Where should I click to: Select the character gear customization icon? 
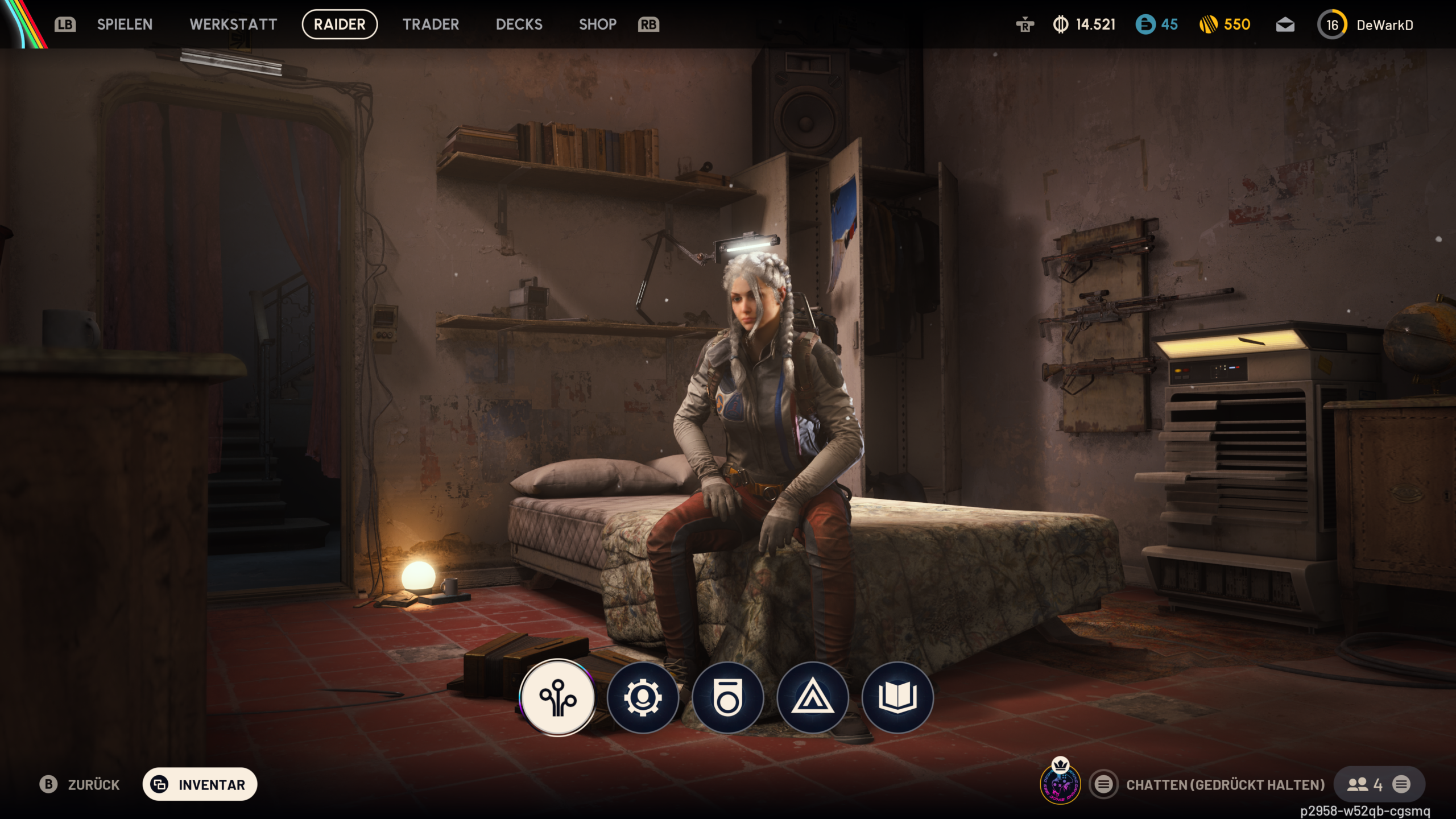643,698
